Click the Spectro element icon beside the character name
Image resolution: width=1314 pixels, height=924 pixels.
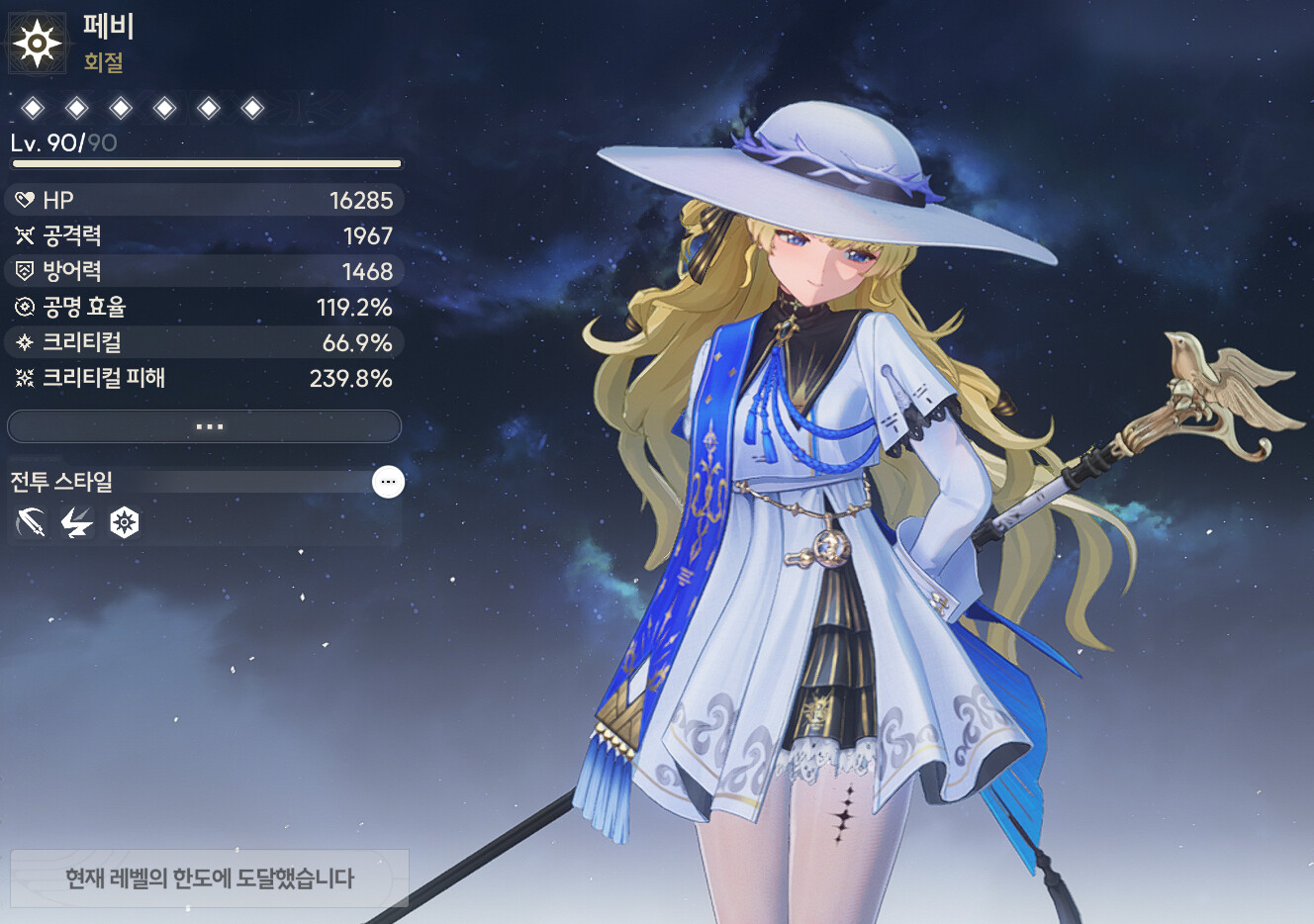(x=37, y=44)
